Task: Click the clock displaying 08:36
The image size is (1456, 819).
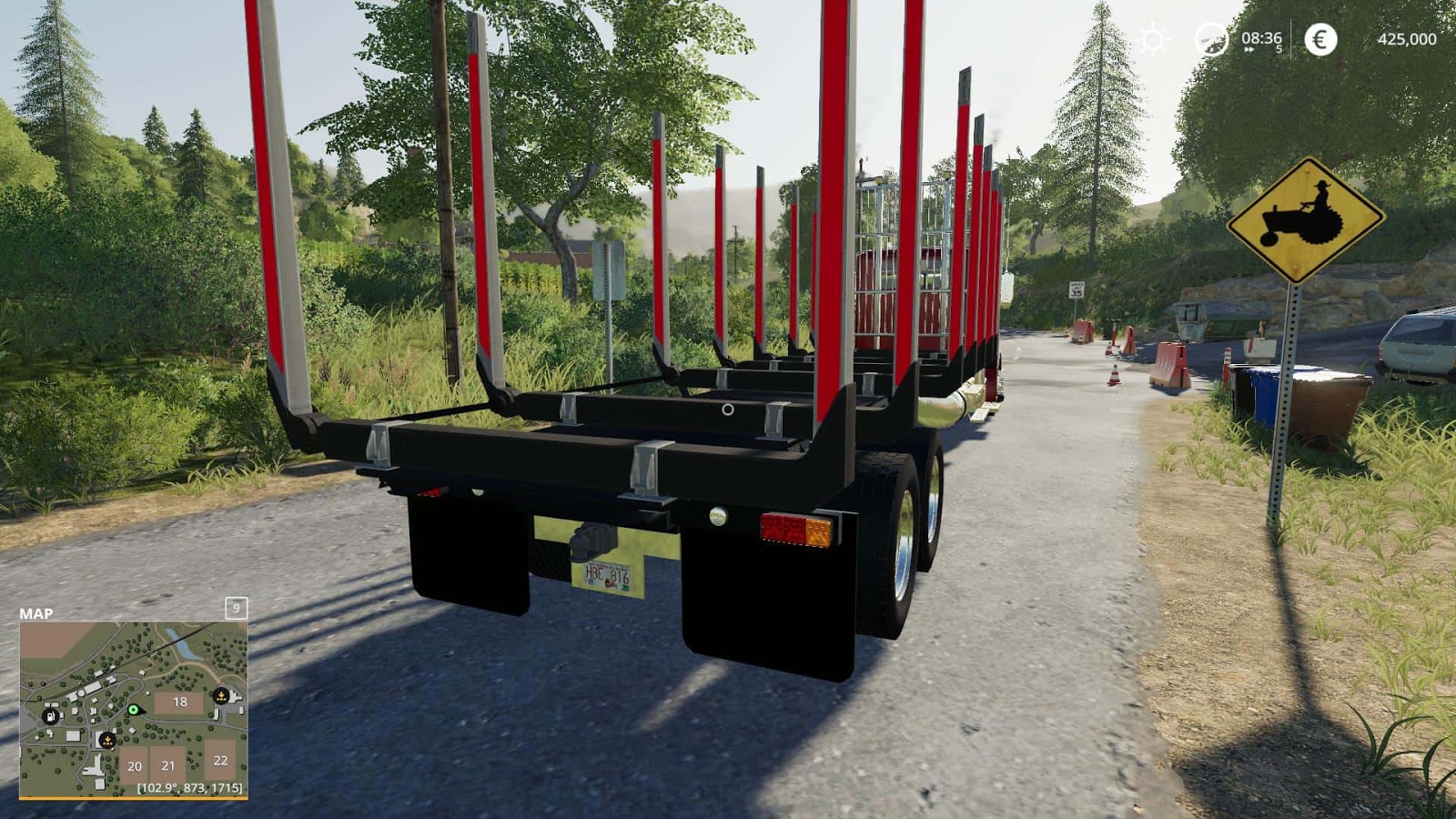Action: (1261, 39)
